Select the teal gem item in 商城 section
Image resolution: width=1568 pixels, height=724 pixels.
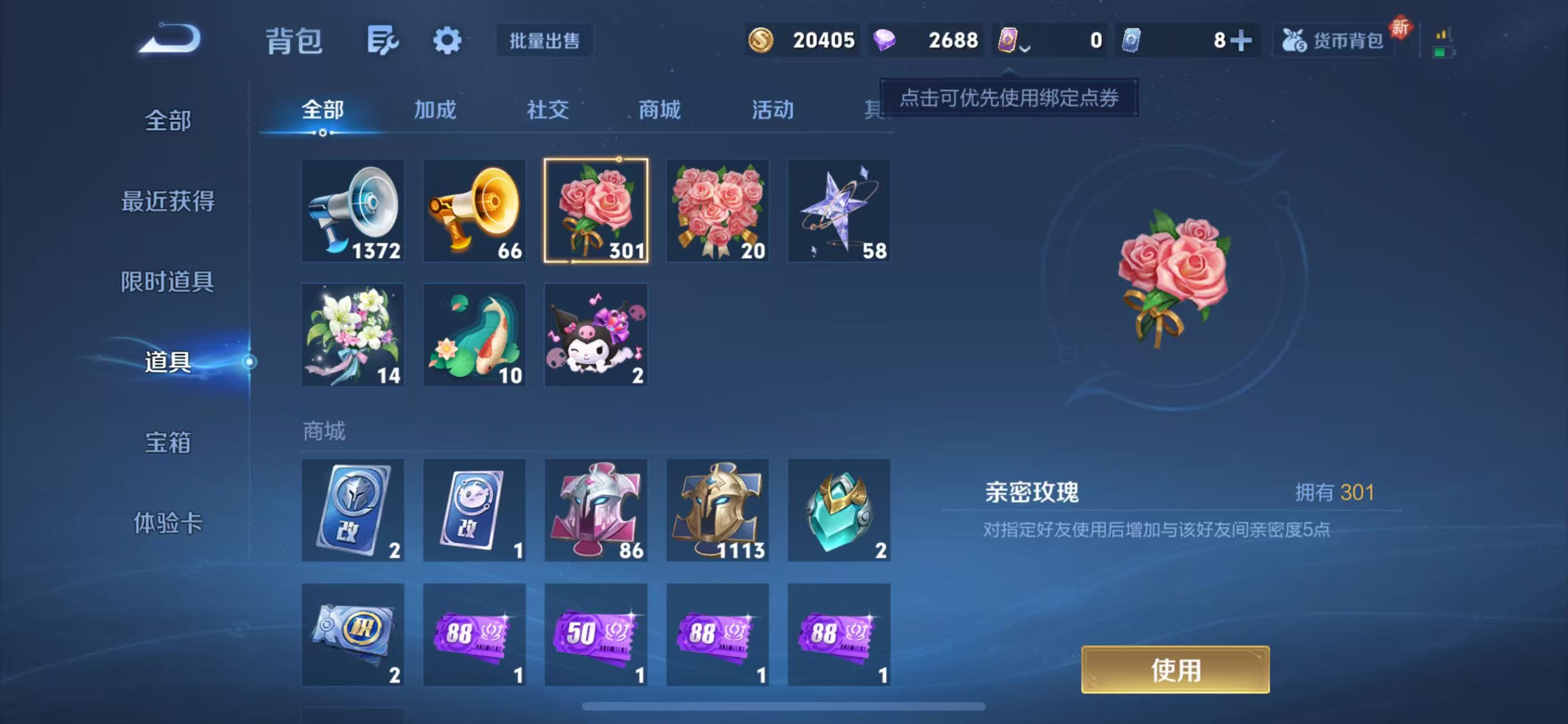(x=839, y=510)
